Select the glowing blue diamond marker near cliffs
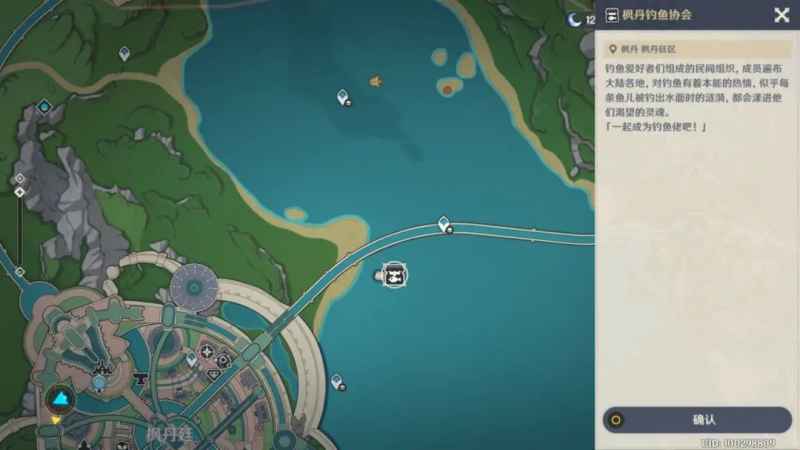 pyautogui.click(x=44, y=106)
